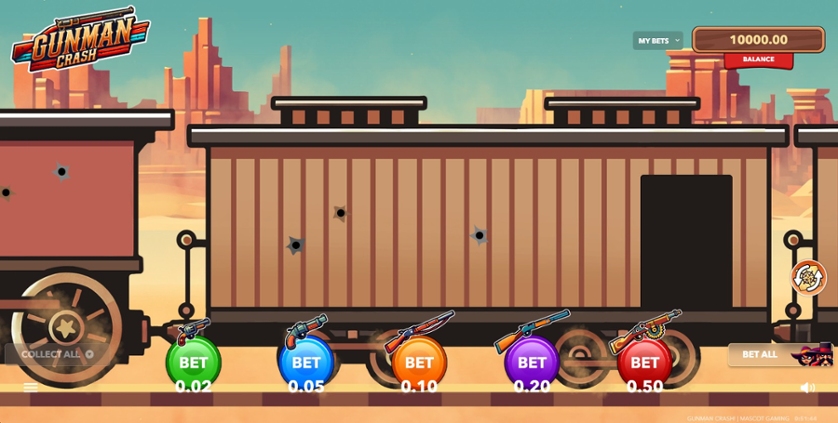Viewport: 838px width, 423px height.
Task: Place the purple 0.20 bet
Action: pos(532,363)
